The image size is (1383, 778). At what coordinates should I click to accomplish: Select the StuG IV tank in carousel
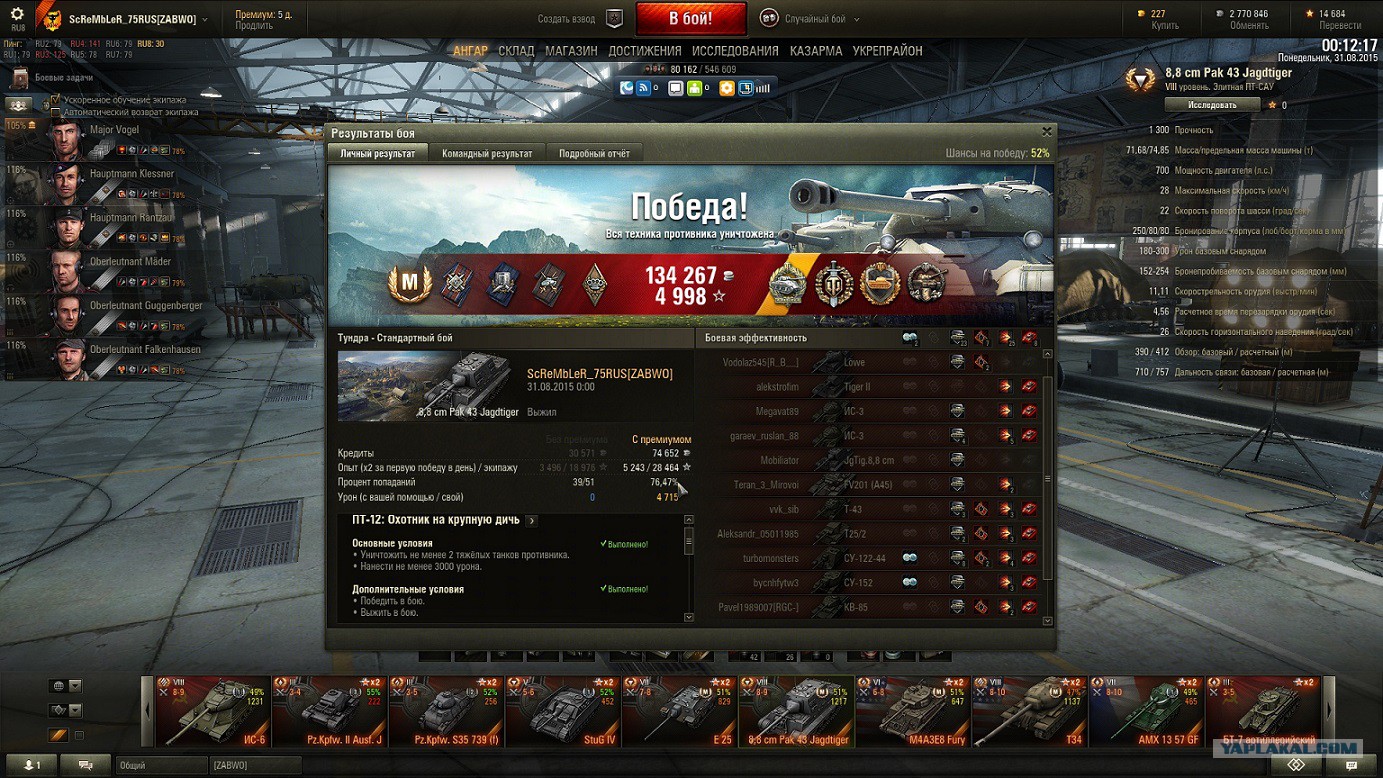click(x=562, y=711)
